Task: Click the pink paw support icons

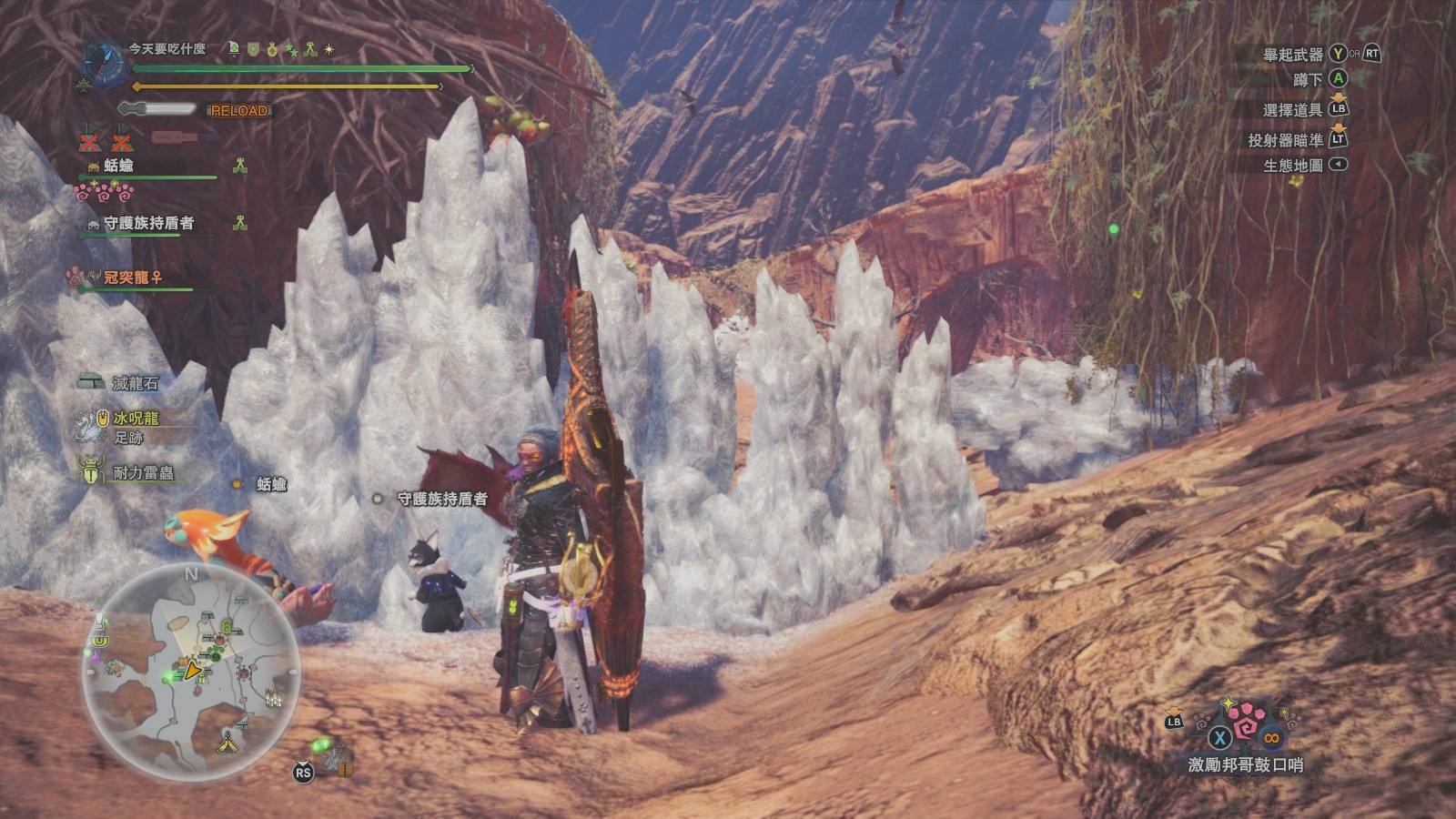Action: point(104,192)
